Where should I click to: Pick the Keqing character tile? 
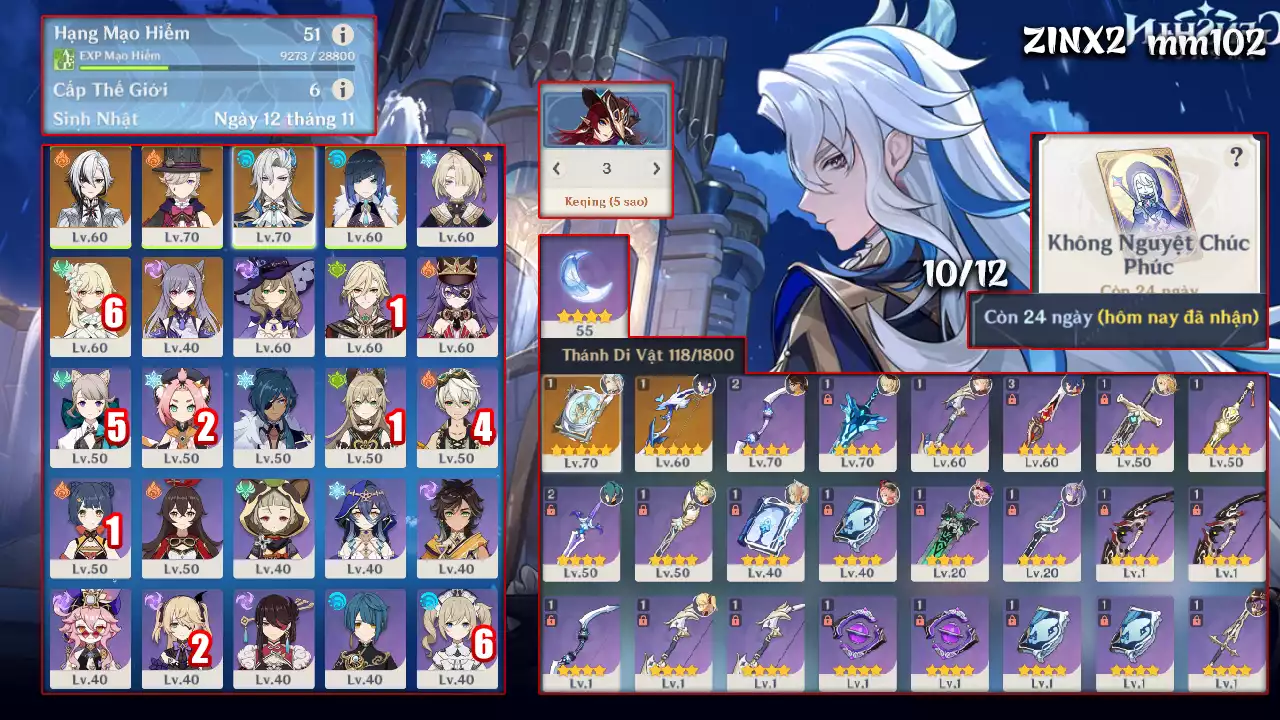click(182, 304)
